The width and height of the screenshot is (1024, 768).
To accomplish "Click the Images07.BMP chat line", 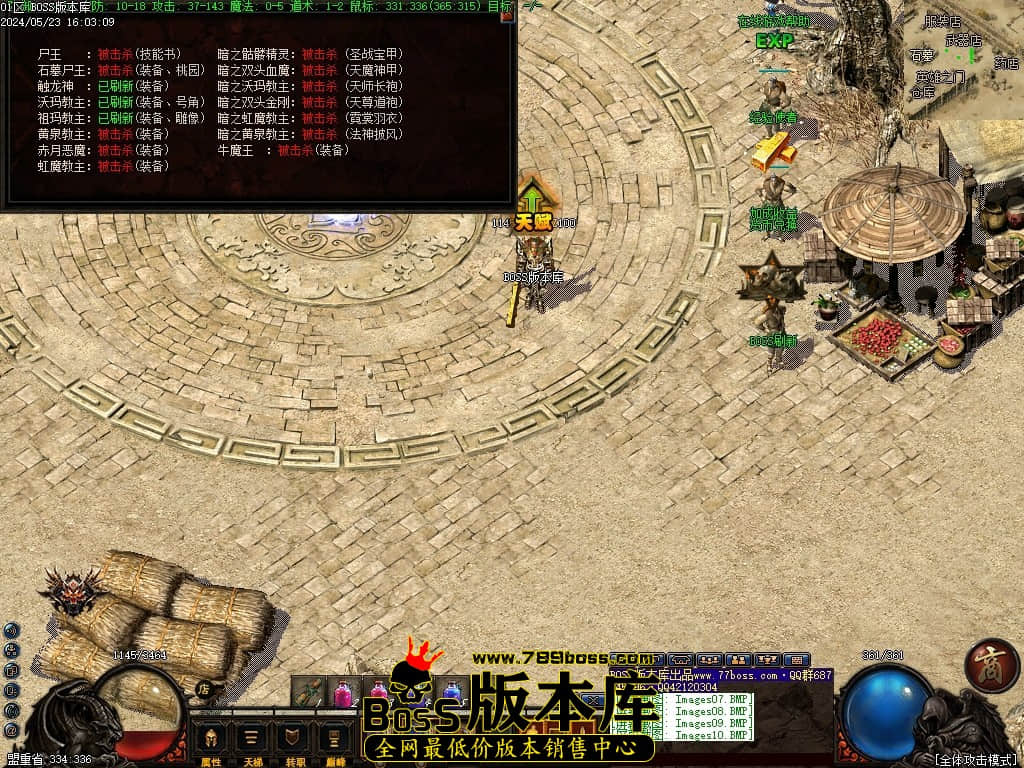I will (711, 698).
